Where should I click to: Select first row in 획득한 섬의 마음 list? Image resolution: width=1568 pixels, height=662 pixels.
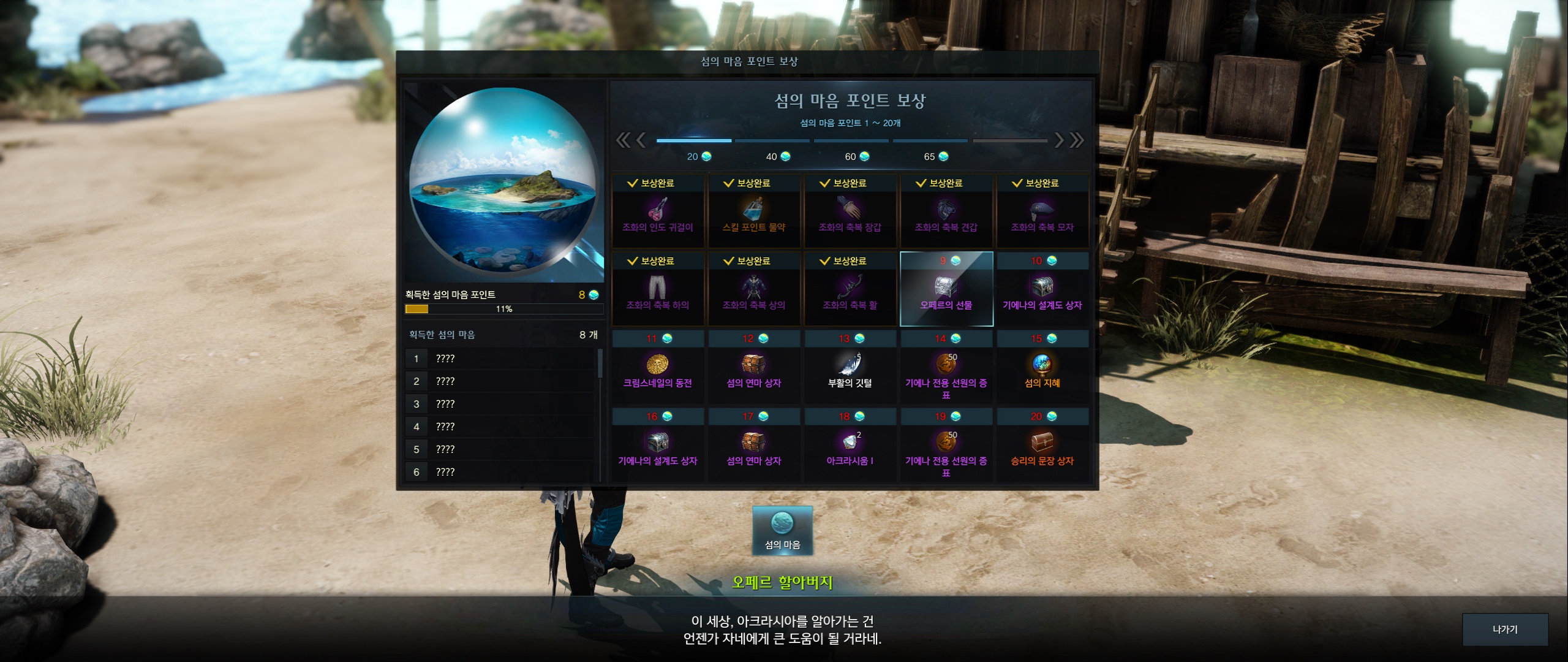(x=499, y=359)
